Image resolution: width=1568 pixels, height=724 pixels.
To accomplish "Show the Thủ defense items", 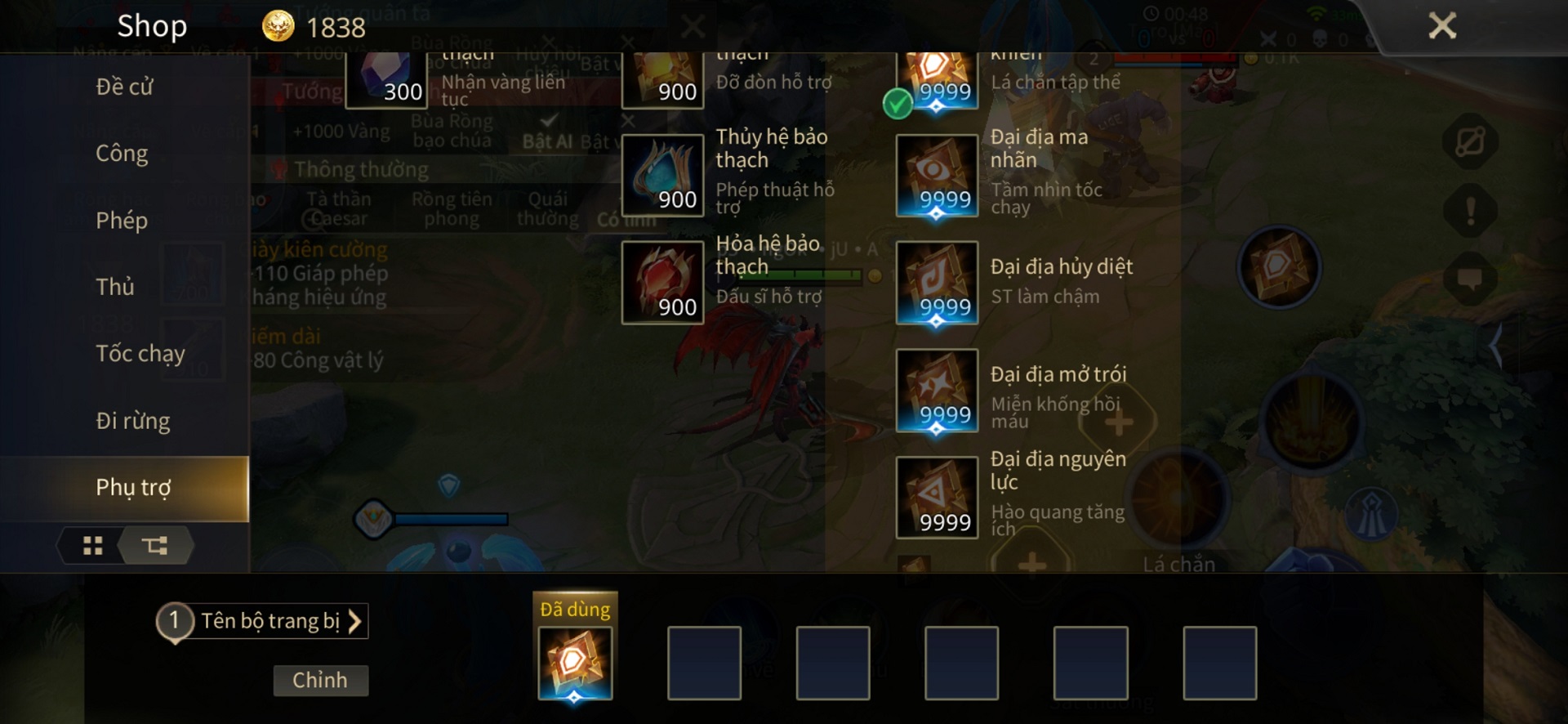I will click(x=115, y=287).
